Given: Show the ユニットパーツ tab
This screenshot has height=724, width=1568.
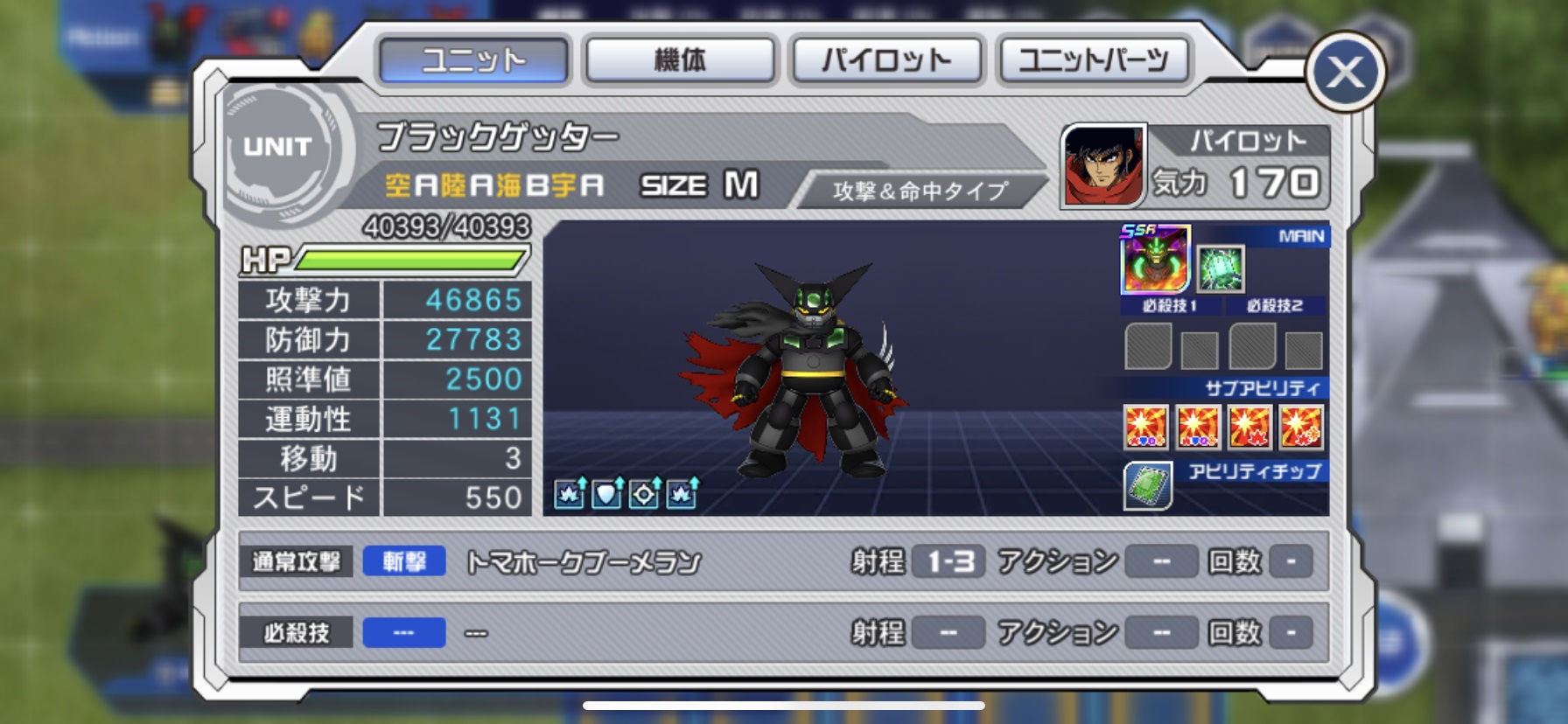Looking at the screenshot, I should (1093, 60).
